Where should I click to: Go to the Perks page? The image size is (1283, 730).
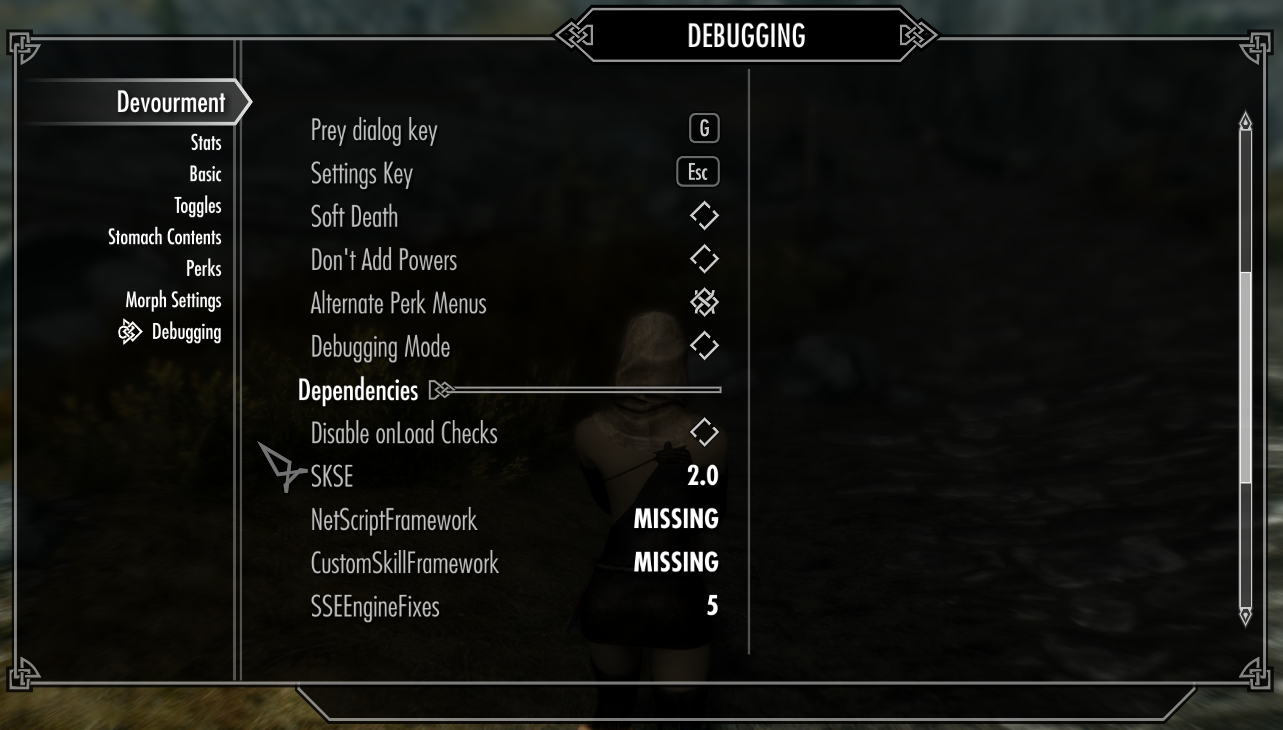pyautogui.click(x=203, y=269)
